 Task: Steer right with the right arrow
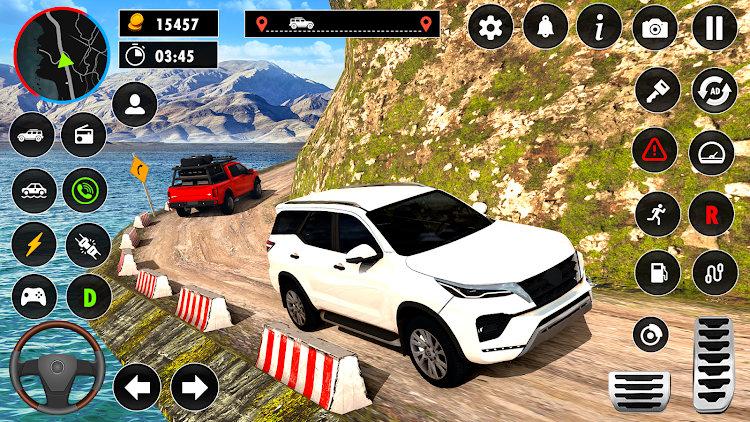click(x=195, y=387)
